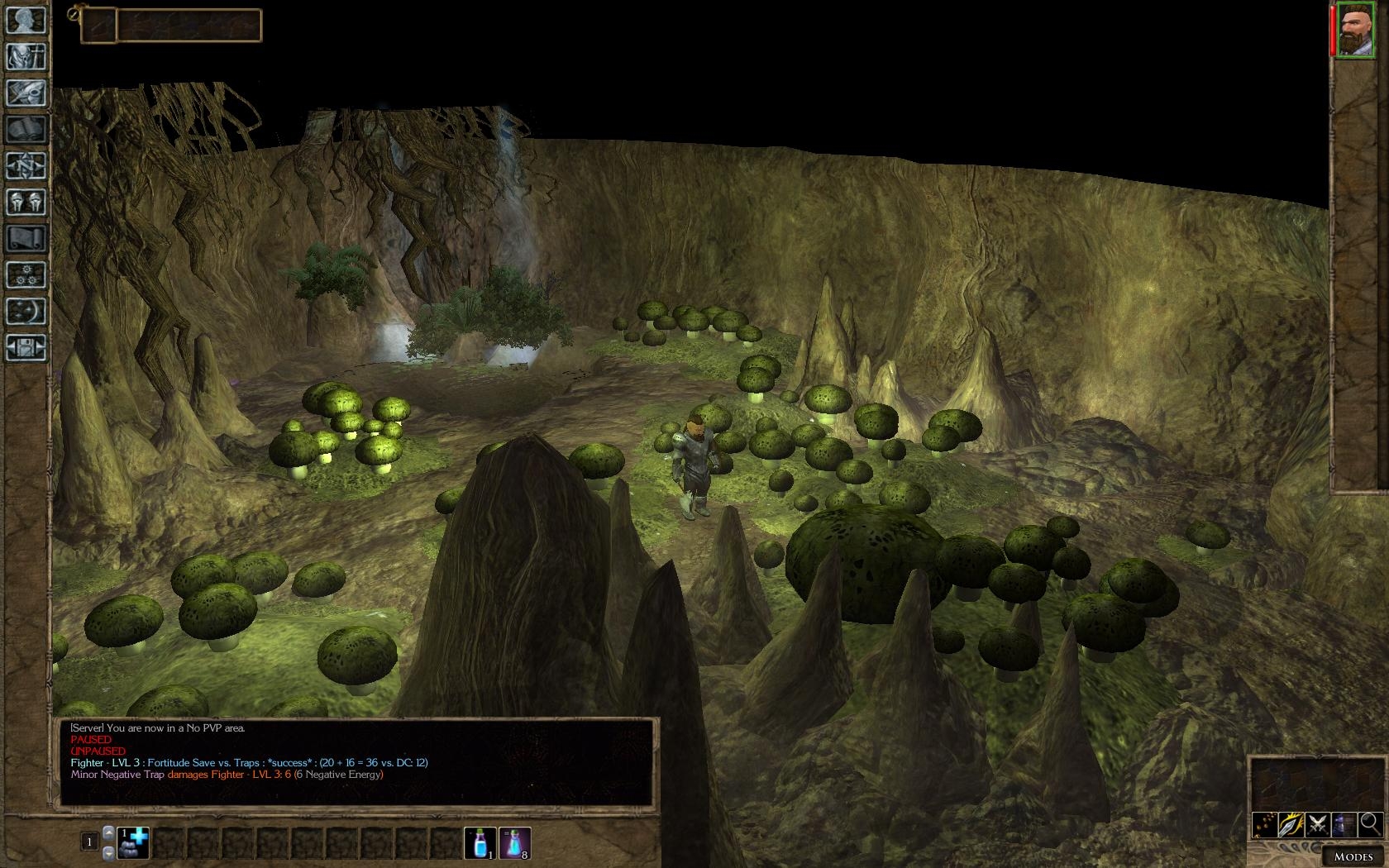Open the character portrait sidebar button
Viewport: 1389px width, 868px height.
26,21
